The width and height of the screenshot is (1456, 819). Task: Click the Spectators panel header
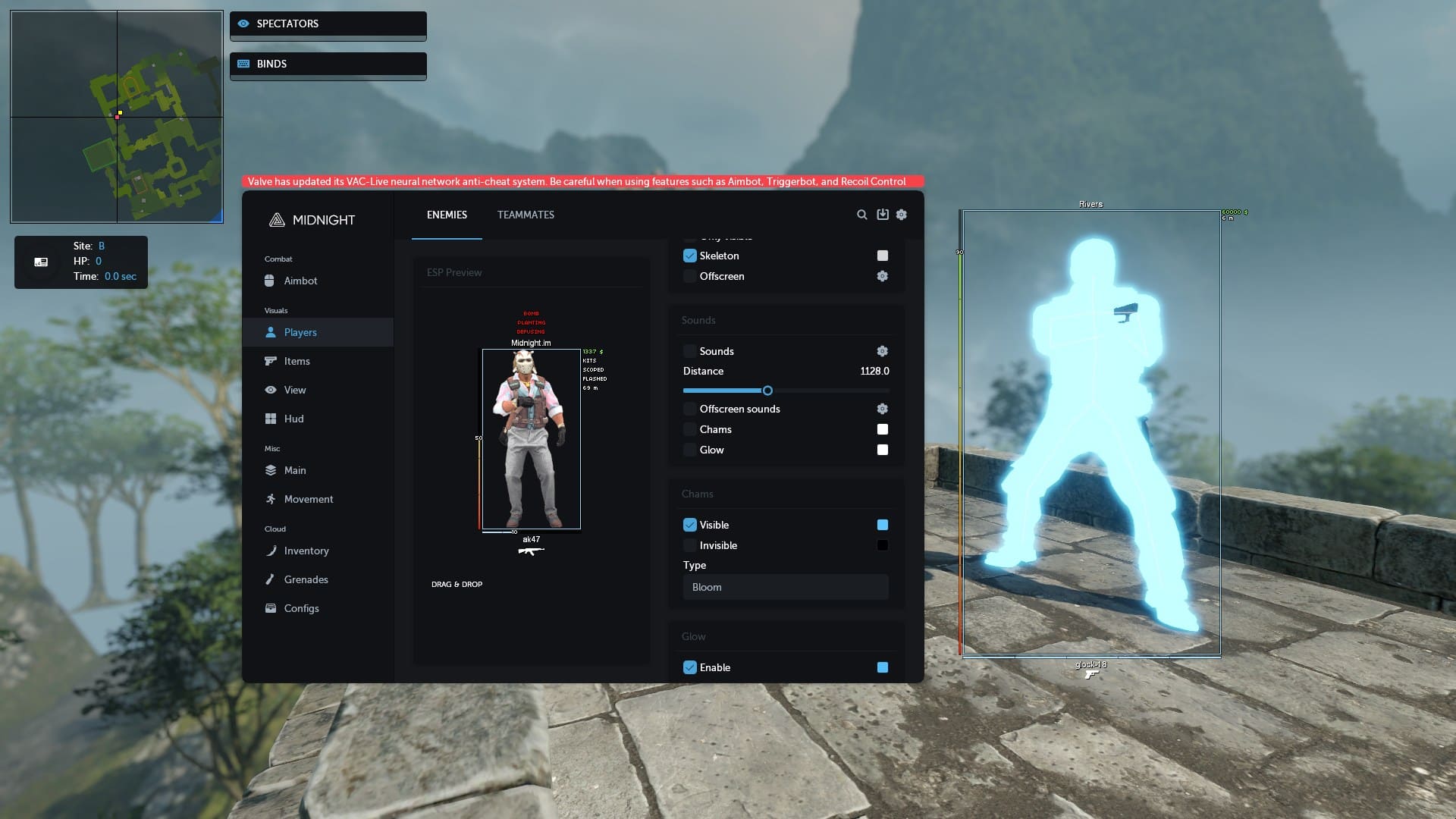pos(328,24)
